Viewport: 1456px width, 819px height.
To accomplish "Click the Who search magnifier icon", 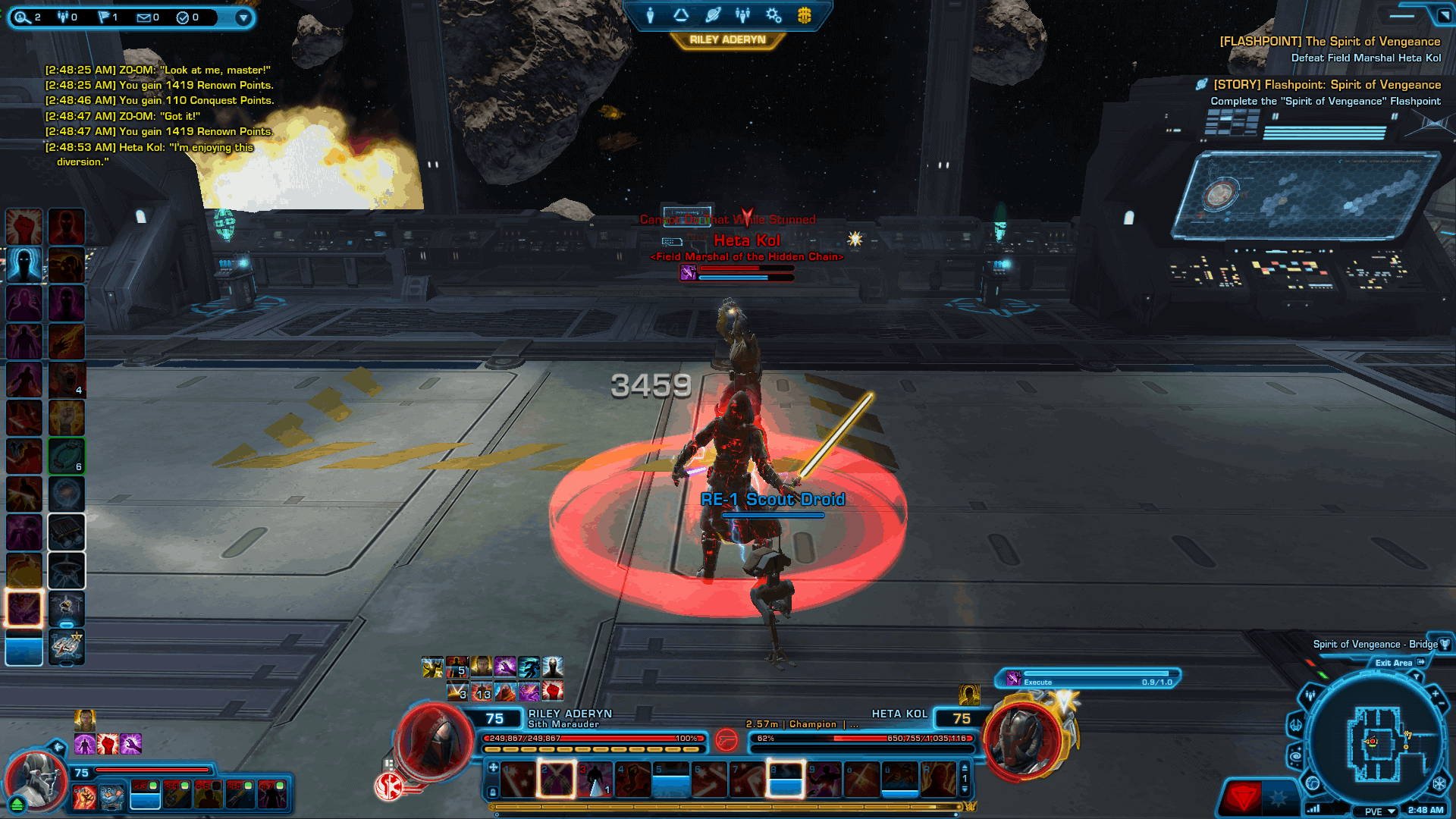I will coord(20,17).
